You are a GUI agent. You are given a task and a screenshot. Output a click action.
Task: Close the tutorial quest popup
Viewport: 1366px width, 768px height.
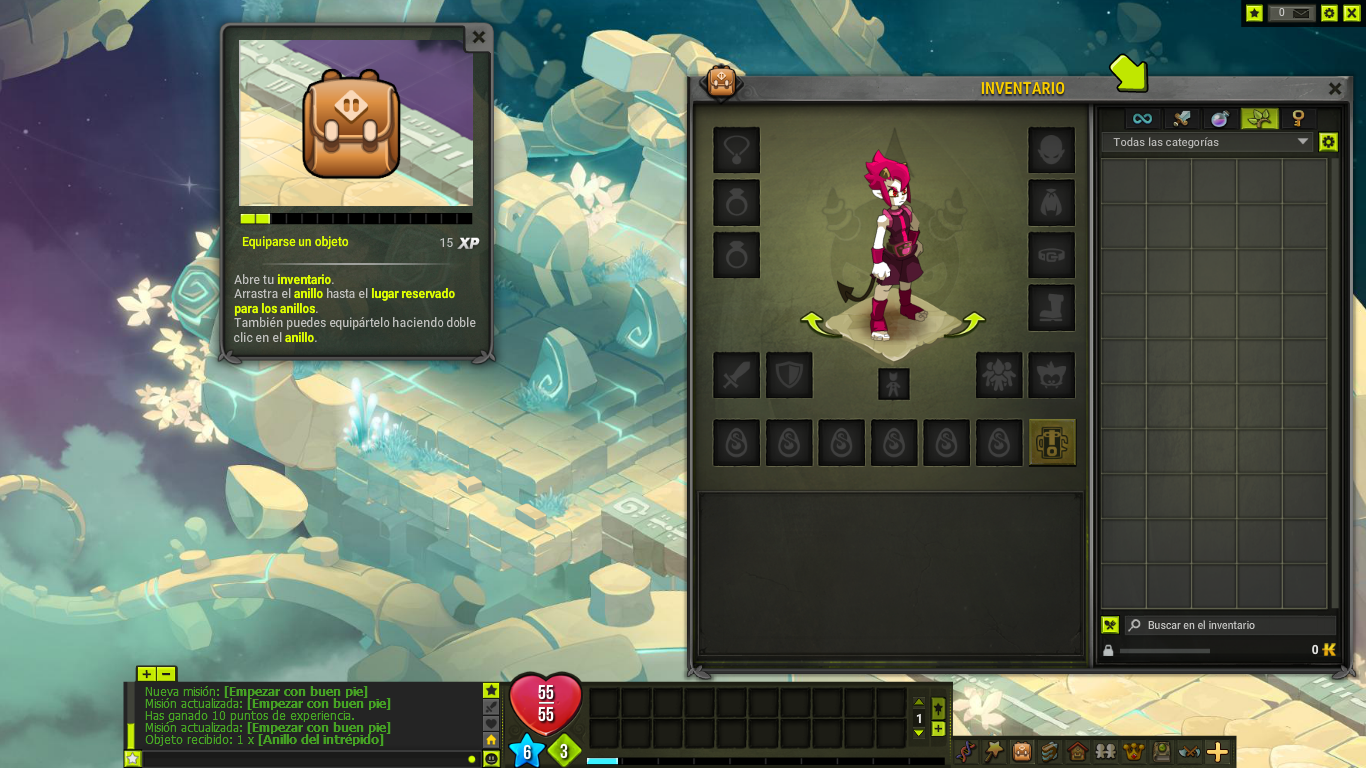coord(479,37)
